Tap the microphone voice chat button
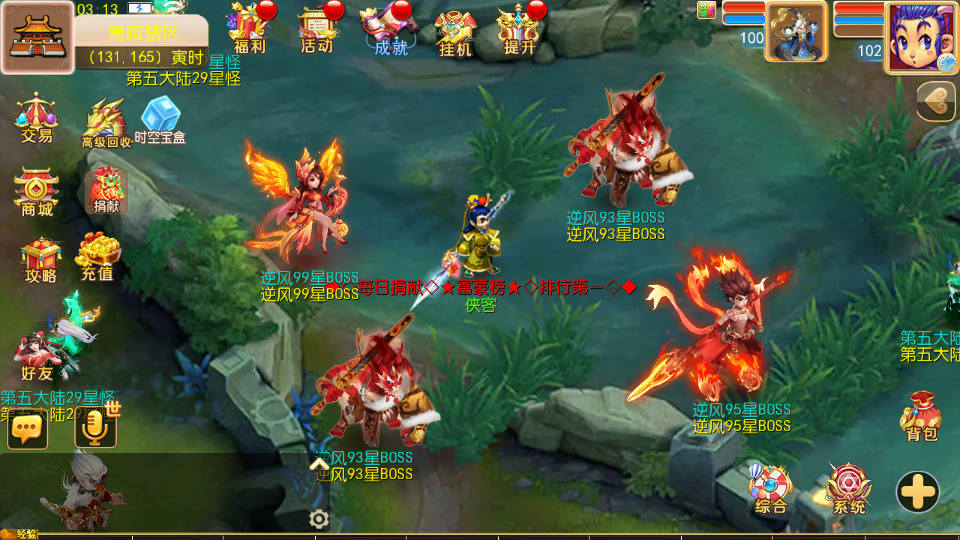 point(96,429)
